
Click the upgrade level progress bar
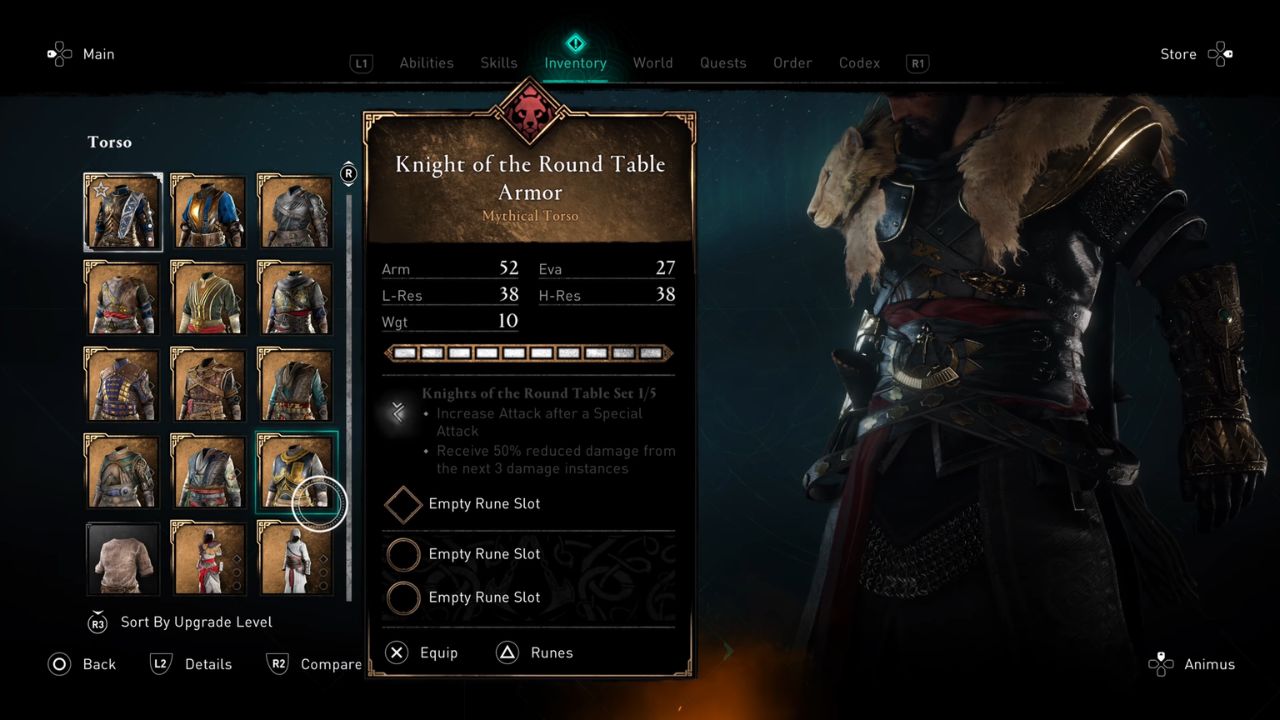click(528, 353)
